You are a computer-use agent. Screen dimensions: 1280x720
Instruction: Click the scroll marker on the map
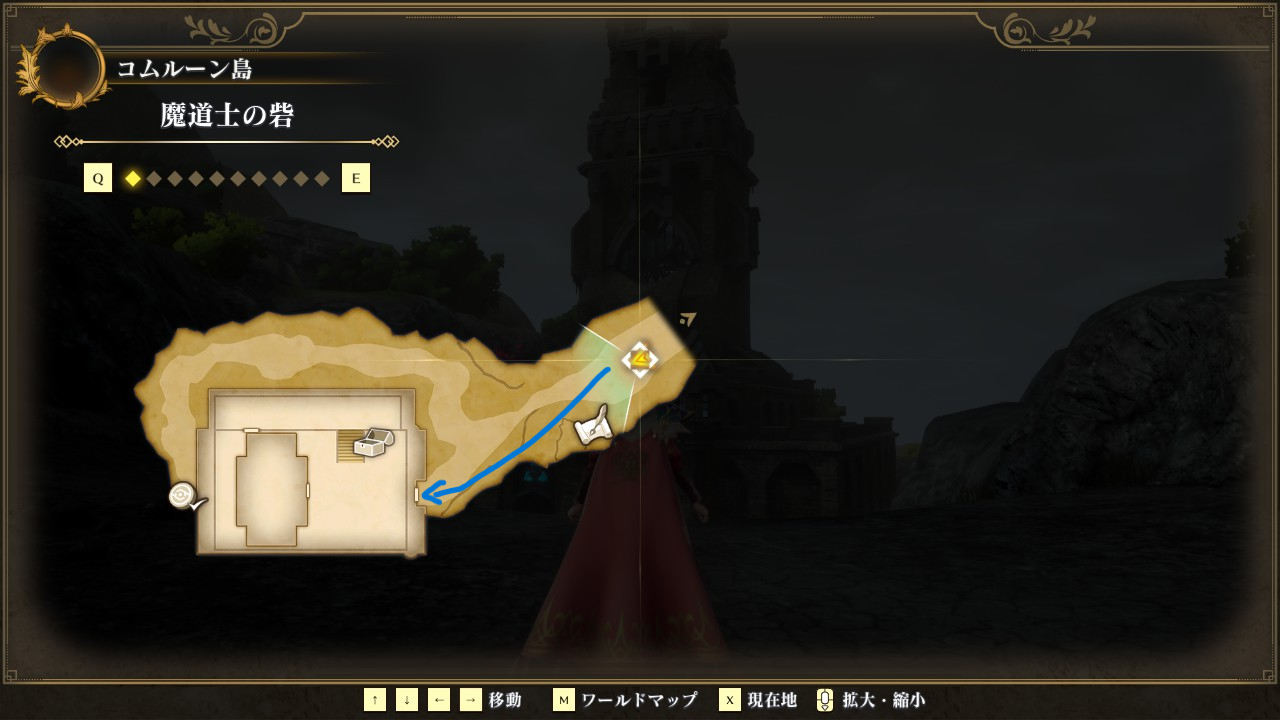pyautogui.click(x=594, y=426)
